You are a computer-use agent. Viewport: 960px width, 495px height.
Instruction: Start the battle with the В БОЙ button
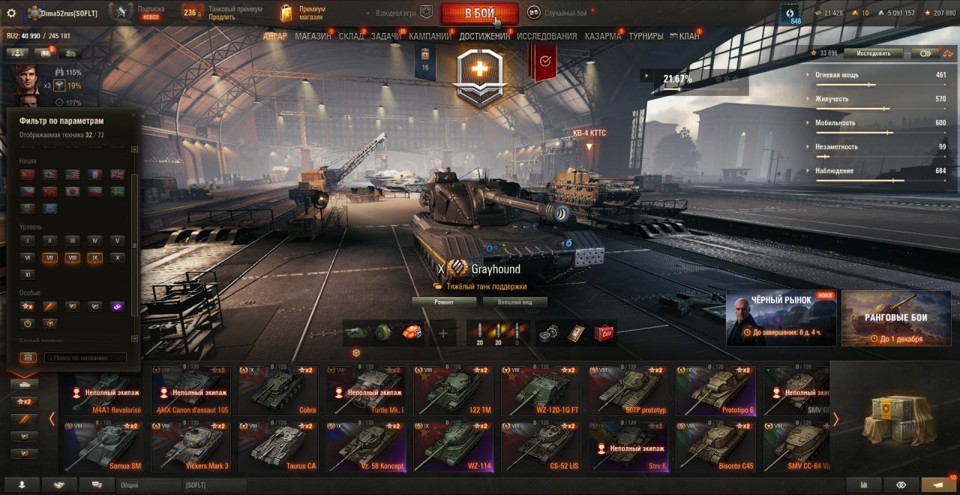[x=479, y=14]
